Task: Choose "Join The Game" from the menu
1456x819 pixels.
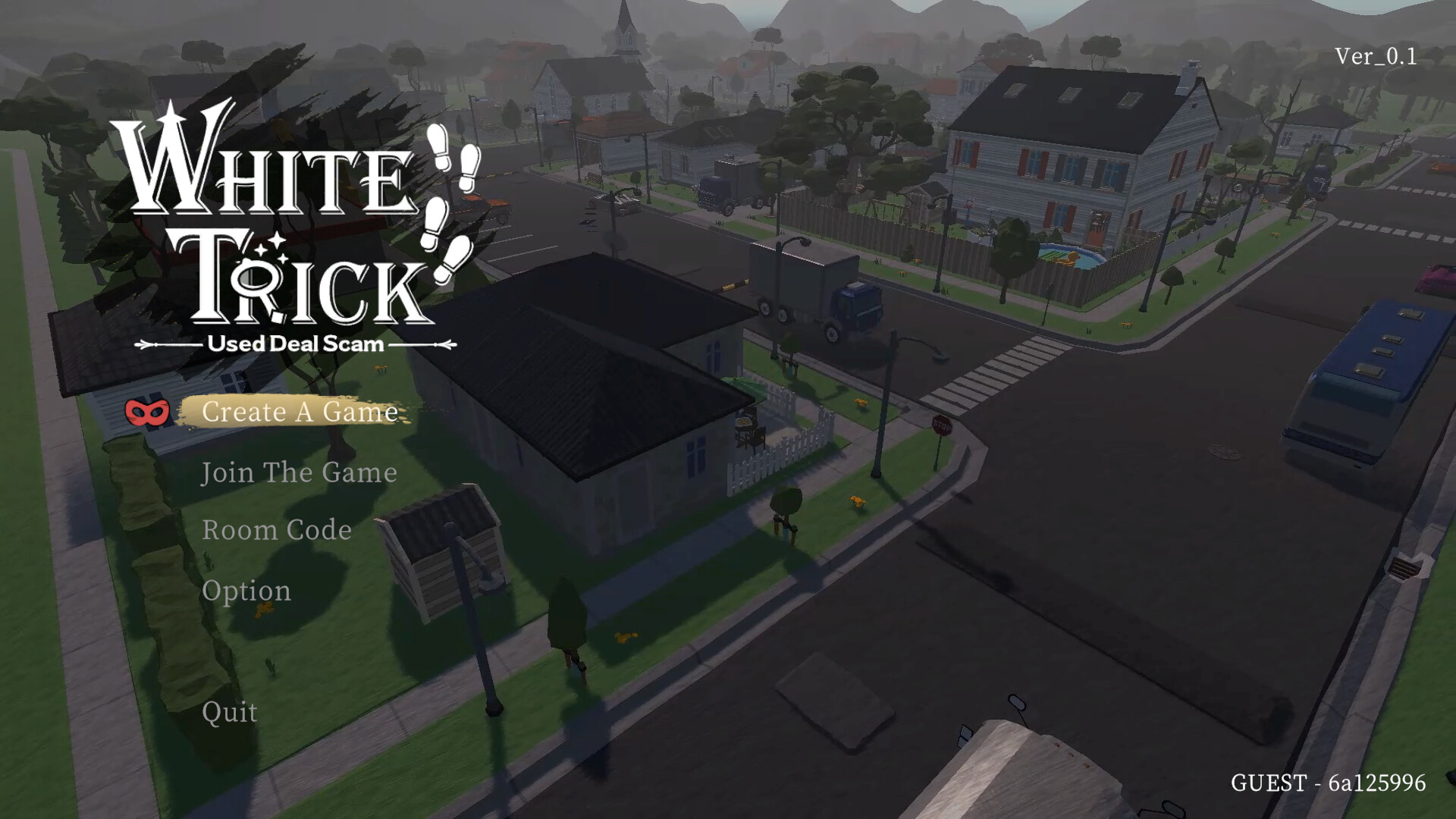Action: point(299,472)
